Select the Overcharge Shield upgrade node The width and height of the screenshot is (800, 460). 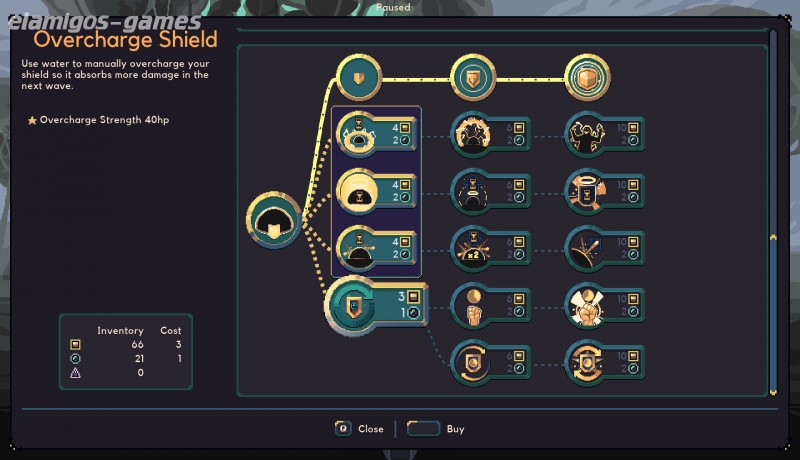(x=353, y=306)
